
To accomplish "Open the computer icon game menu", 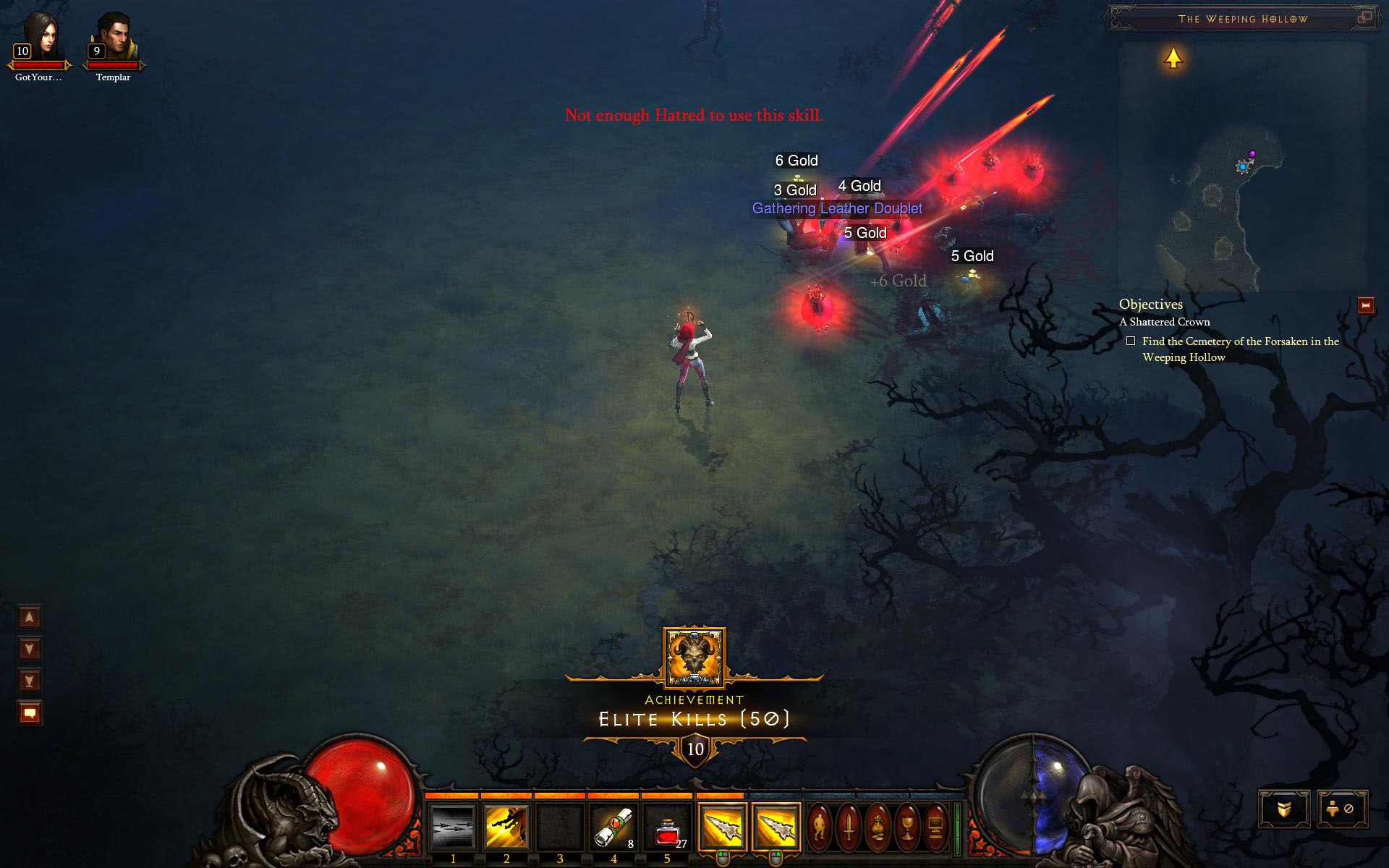I will [x=935, y=826].
